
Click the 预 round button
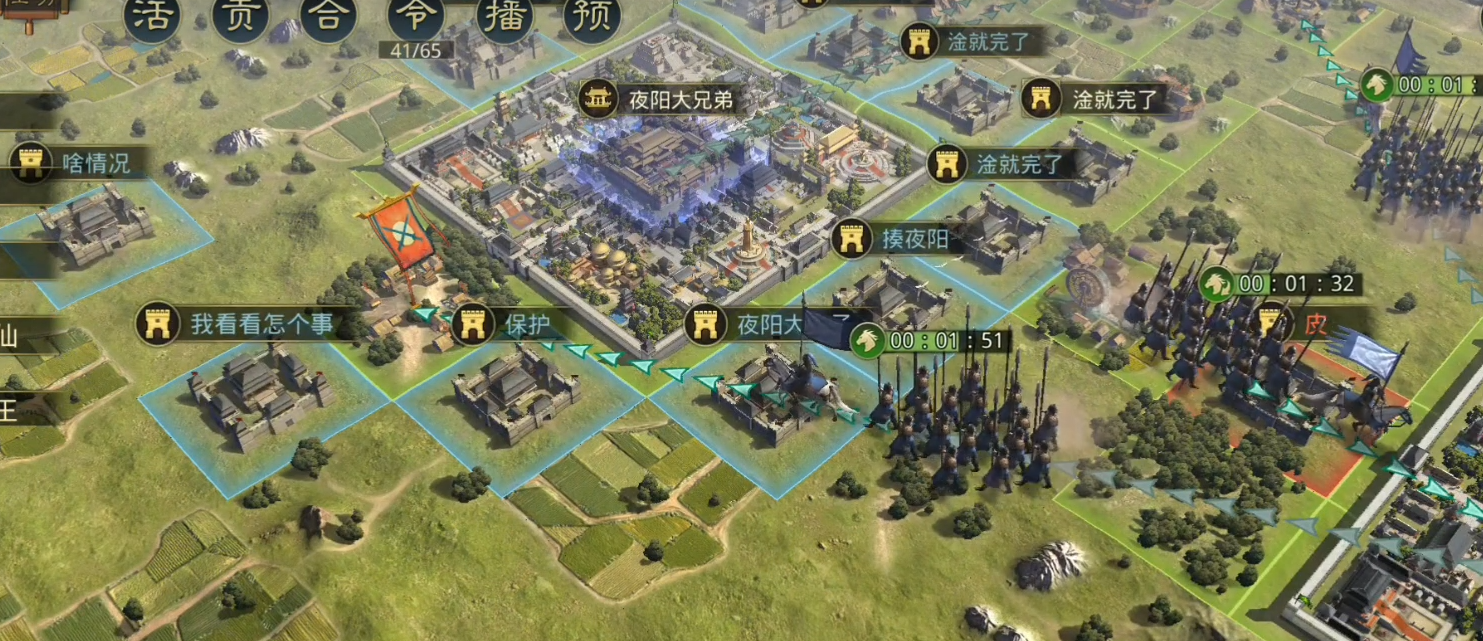pos(592,17)
